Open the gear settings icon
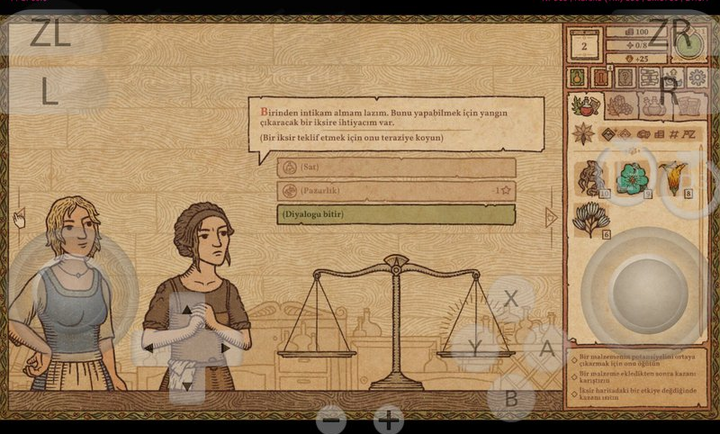This screenshot has width=720, height=434. coord(698,77)
